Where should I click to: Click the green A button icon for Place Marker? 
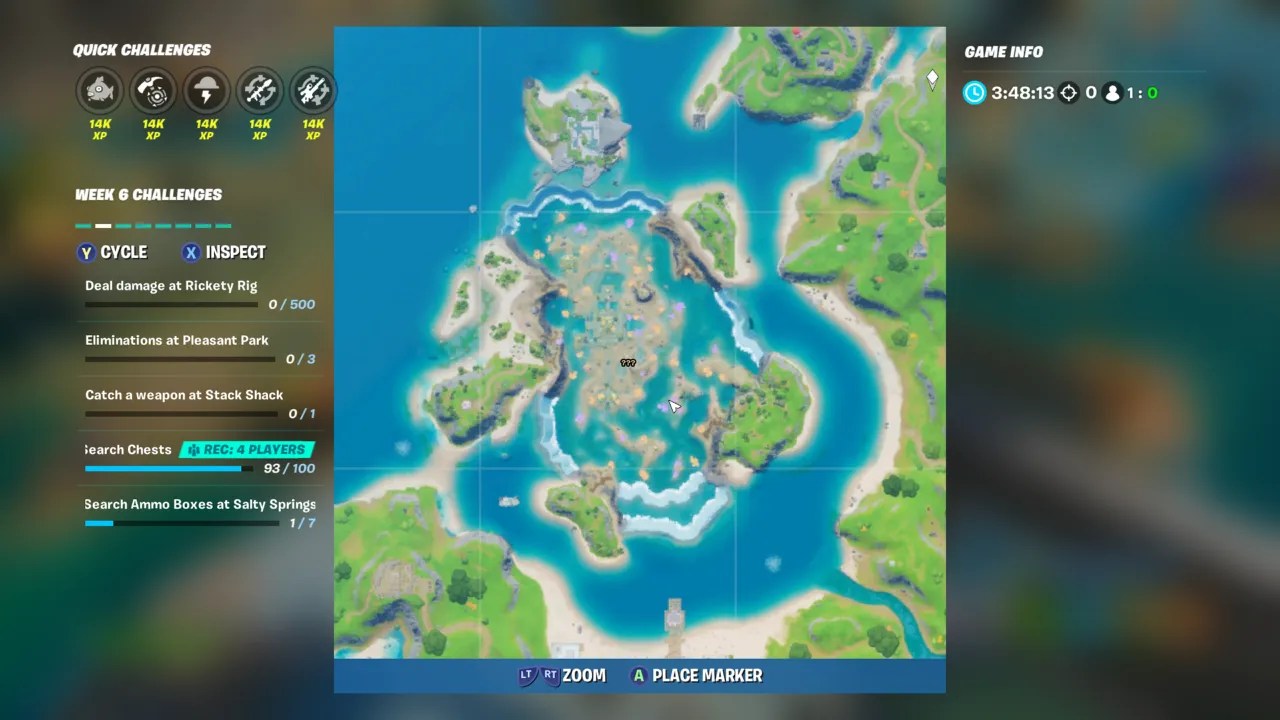pos(638,675)
